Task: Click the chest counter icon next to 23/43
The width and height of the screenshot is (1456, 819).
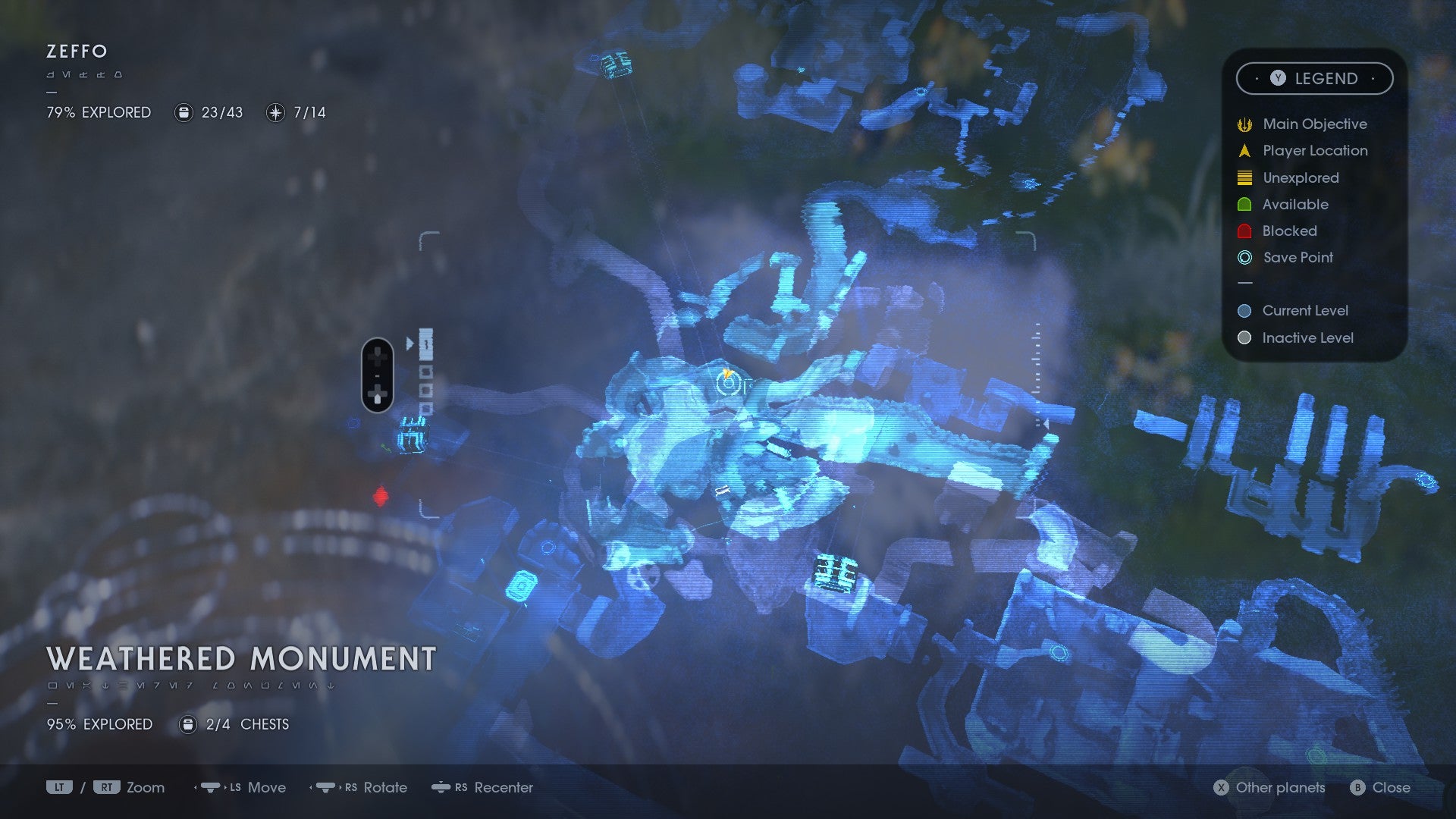Action: (183, 112)
